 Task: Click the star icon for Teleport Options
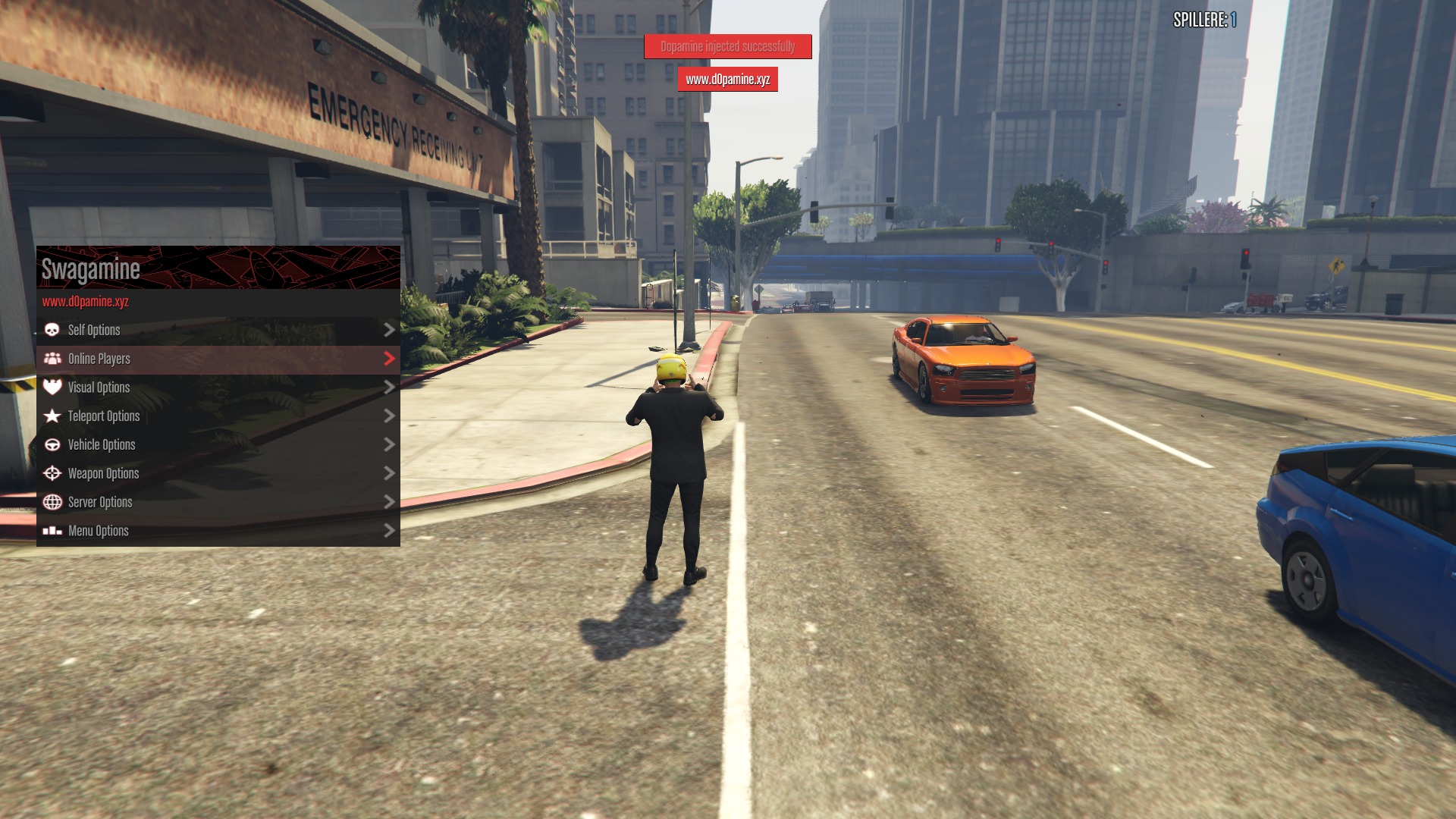[x=52, y=416]
